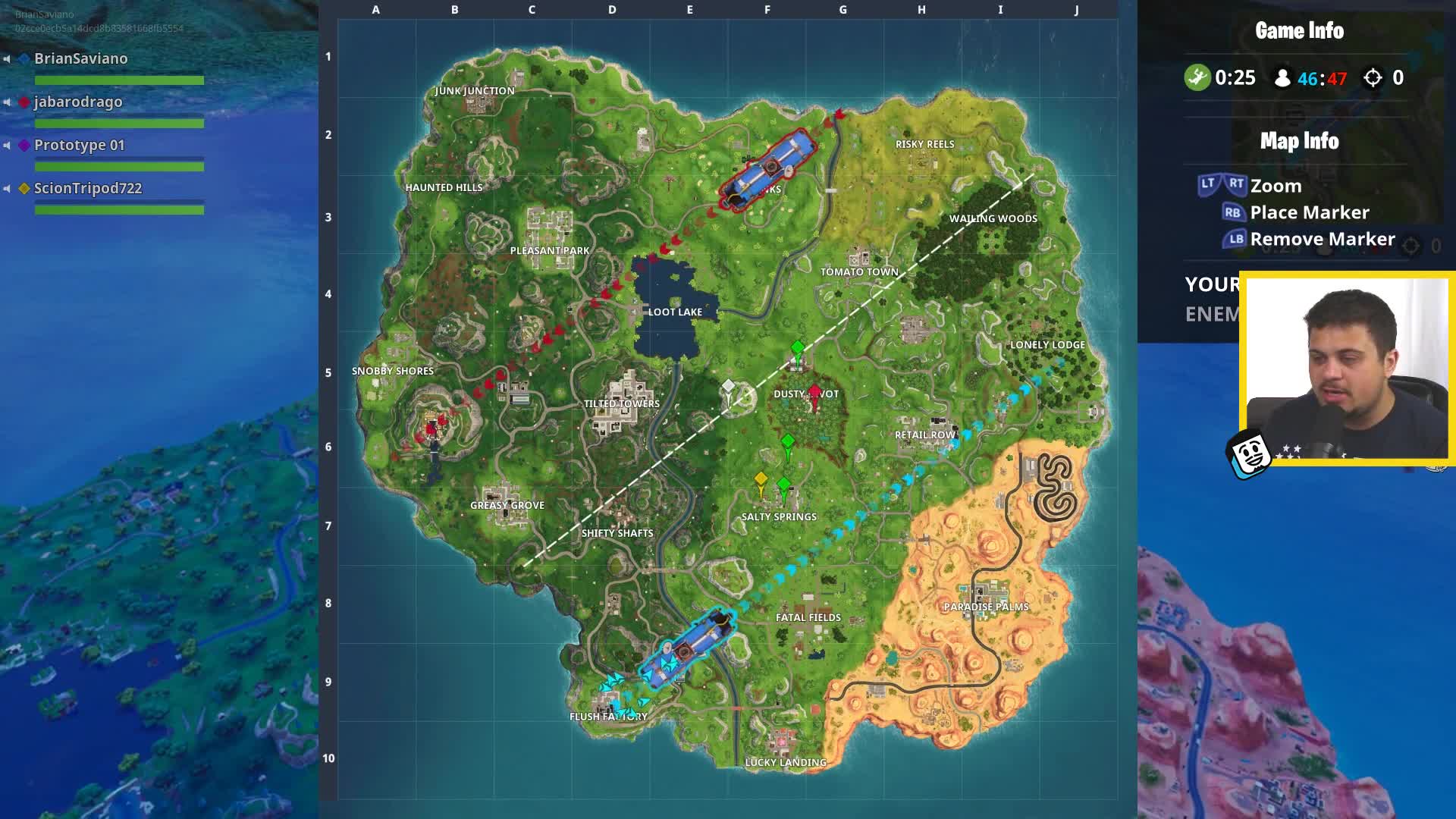
Task: Click BrianSaviano's green health bar
Action: pos(119,80)
